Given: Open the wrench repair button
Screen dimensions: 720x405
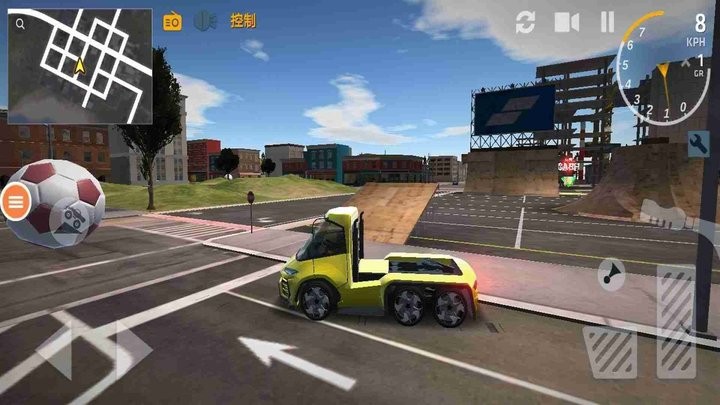Looking at the screenshot, I should (699, 142).
